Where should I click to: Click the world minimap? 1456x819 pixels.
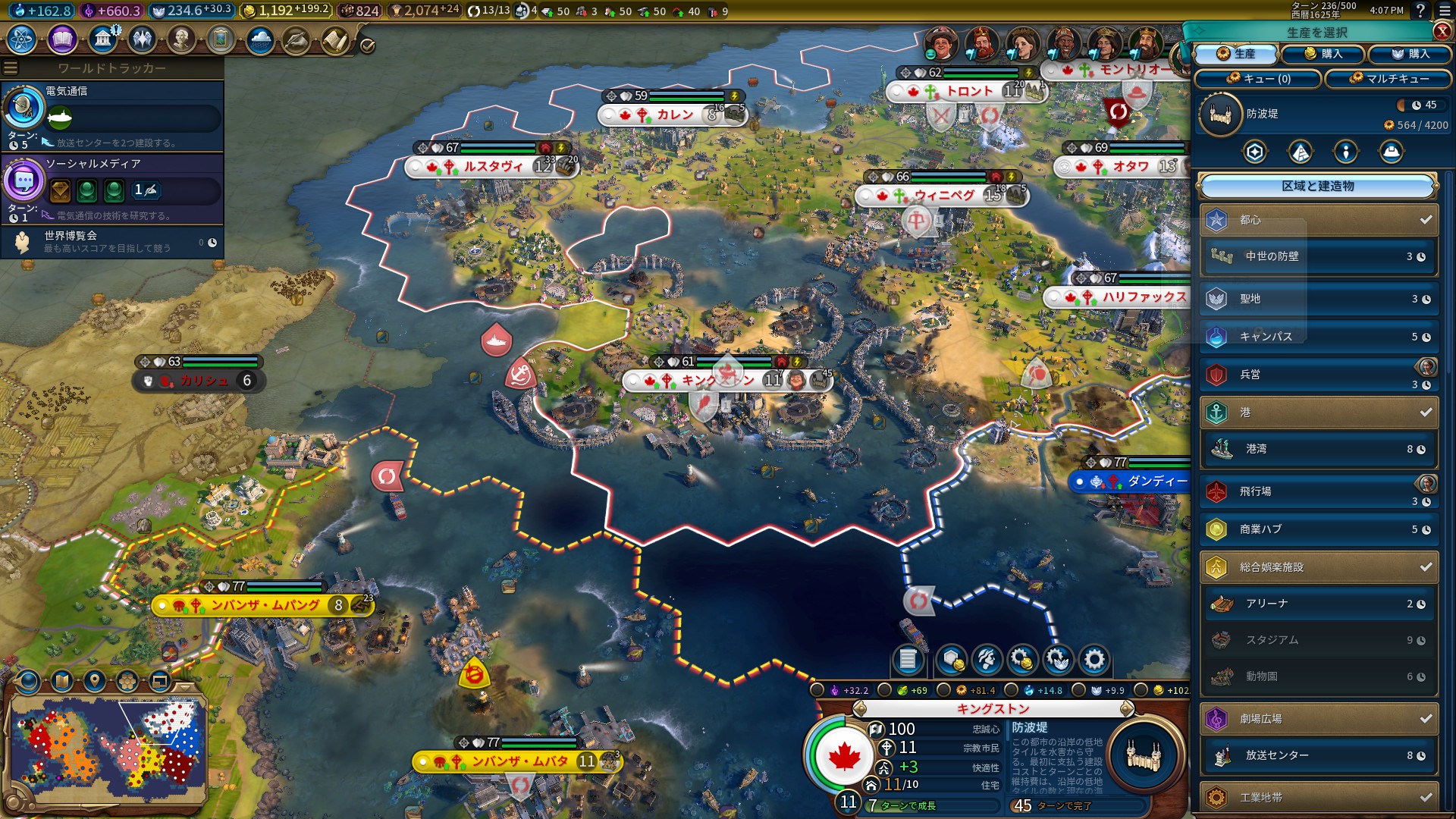107,746
